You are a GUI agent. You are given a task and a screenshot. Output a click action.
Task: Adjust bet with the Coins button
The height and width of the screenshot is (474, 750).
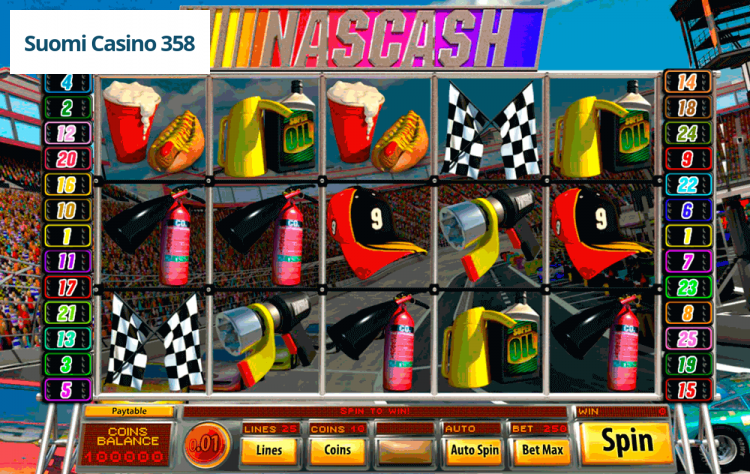pos(338,450)
